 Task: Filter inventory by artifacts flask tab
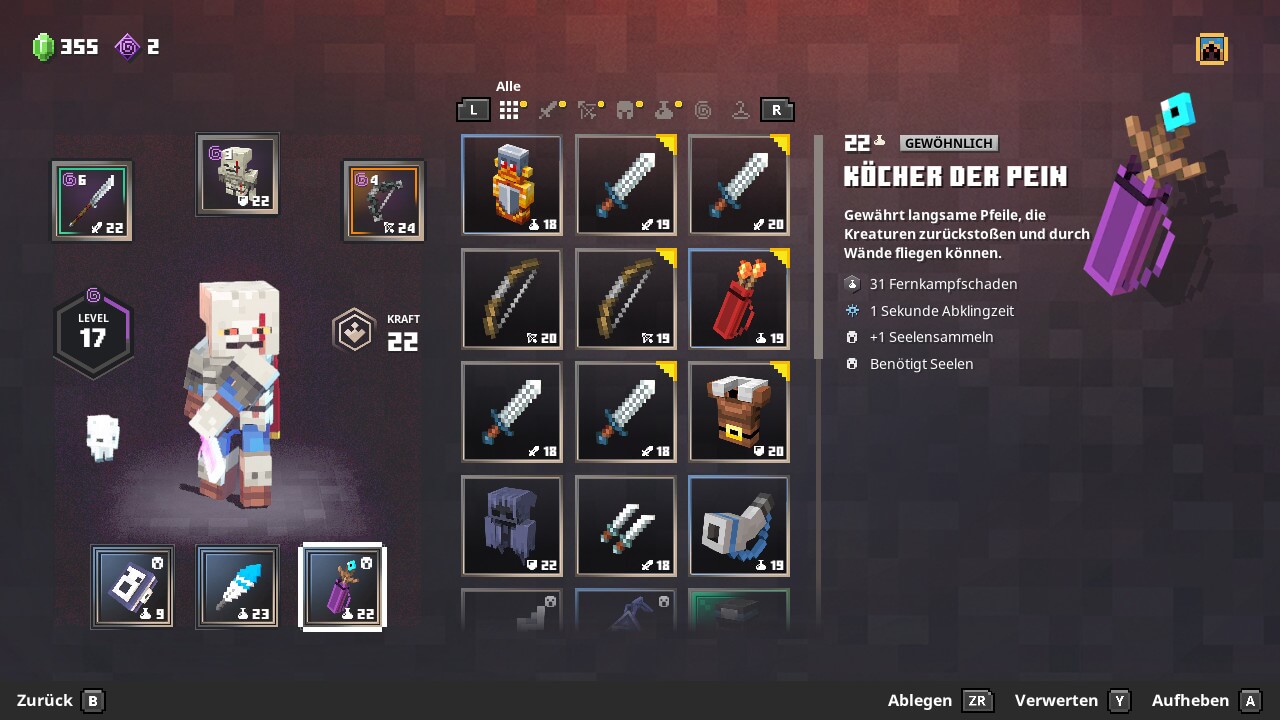coord(665,110)
